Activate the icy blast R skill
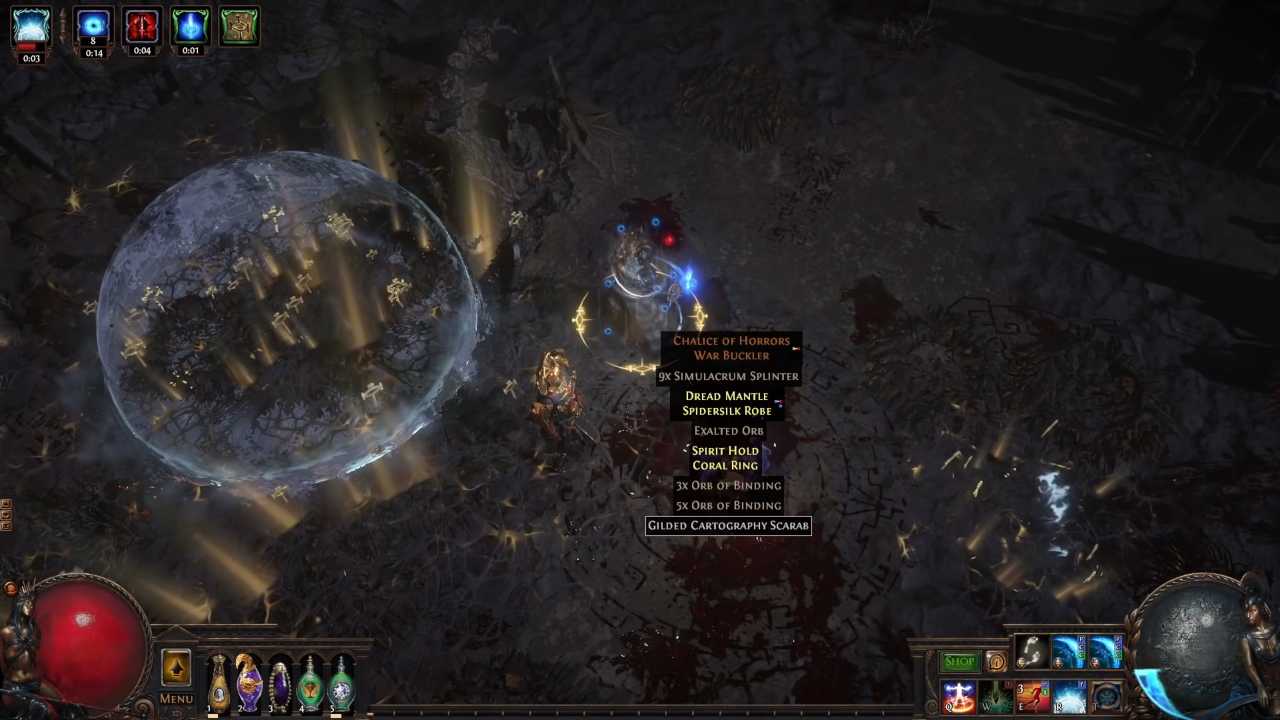Screen dimensions: 1280x720 (x=1069, y=697)
